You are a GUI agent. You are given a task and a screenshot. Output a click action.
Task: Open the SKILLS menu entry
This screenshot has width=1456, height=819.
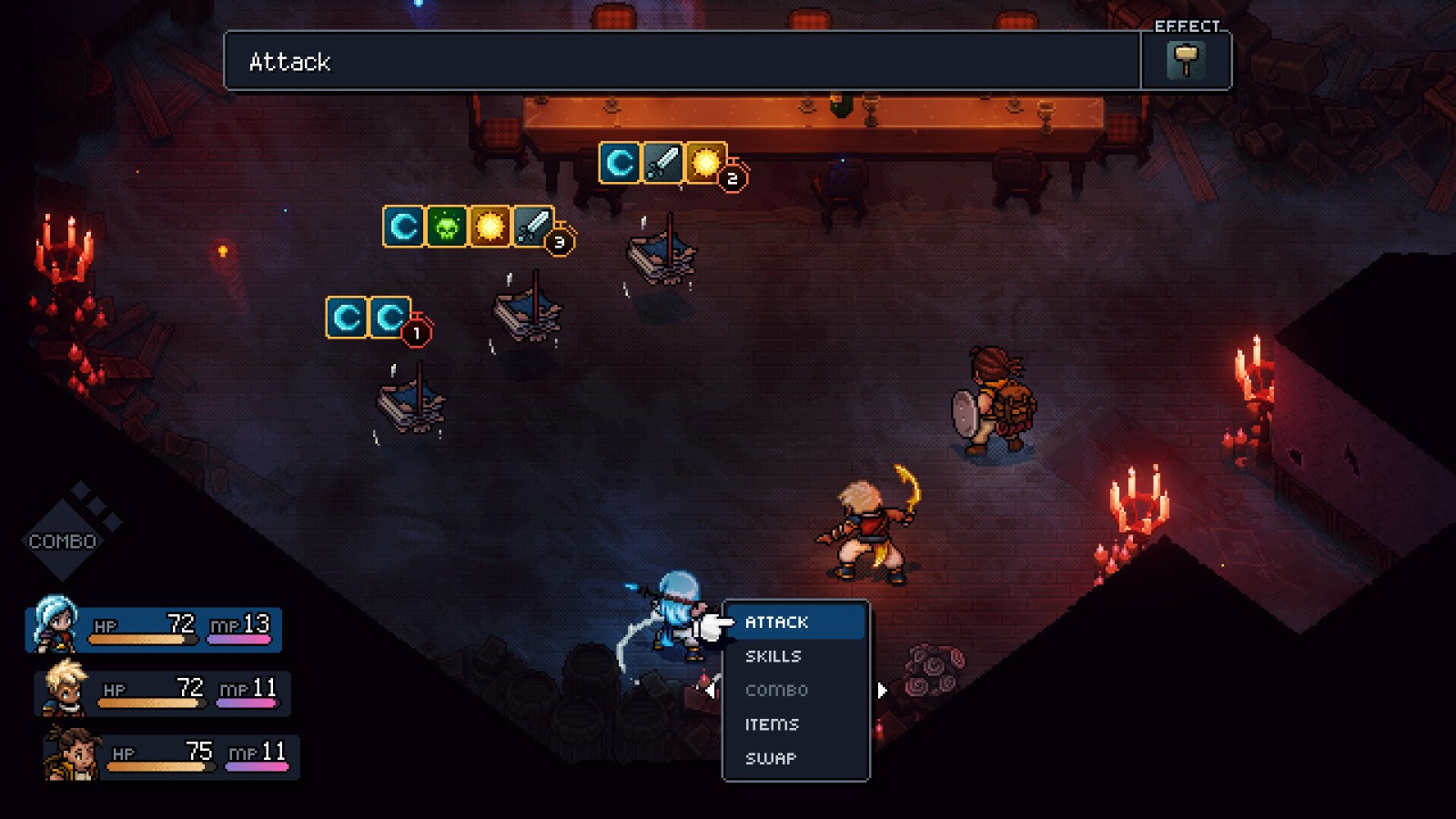(773, 656)
